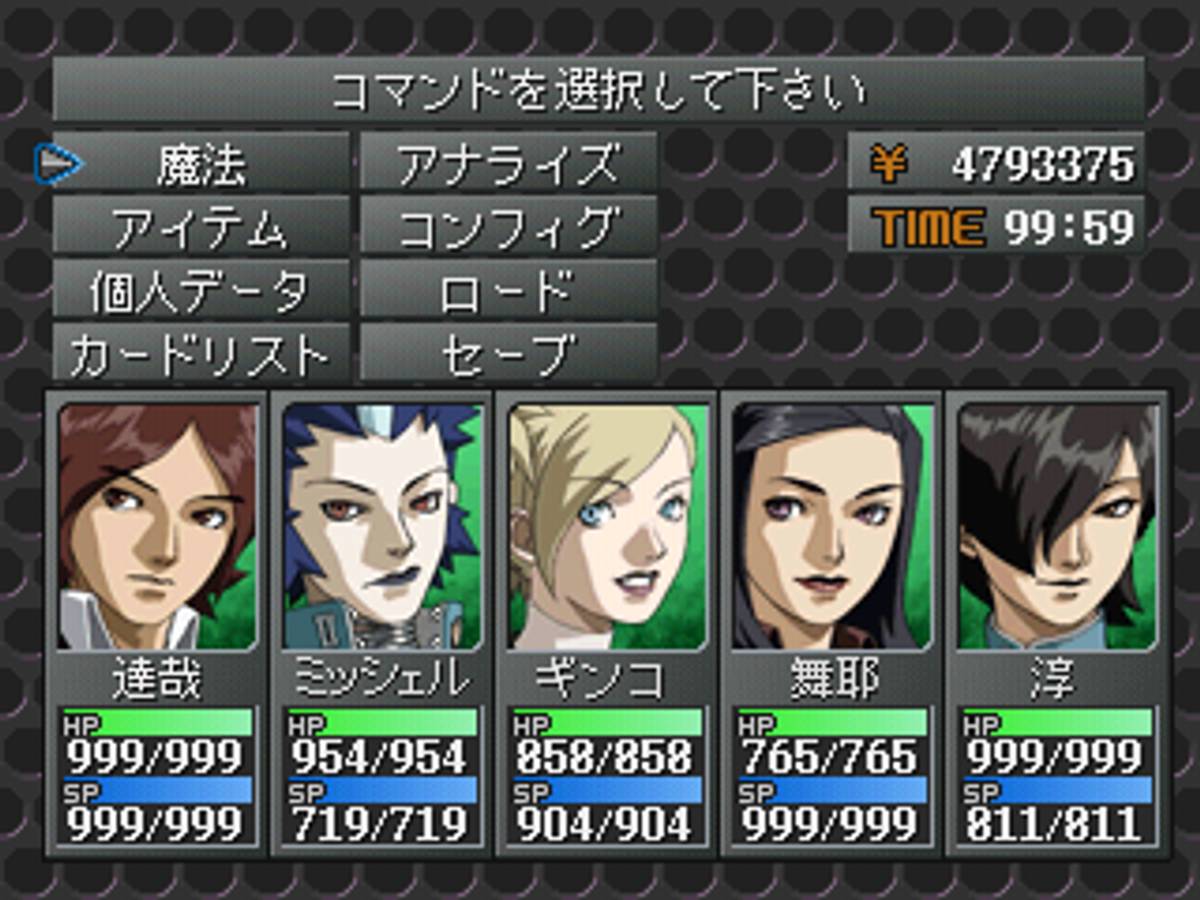Open the セーブ (Save) menu
The height and width of the screenshot is (900, 1200).
tap(508, 352)
